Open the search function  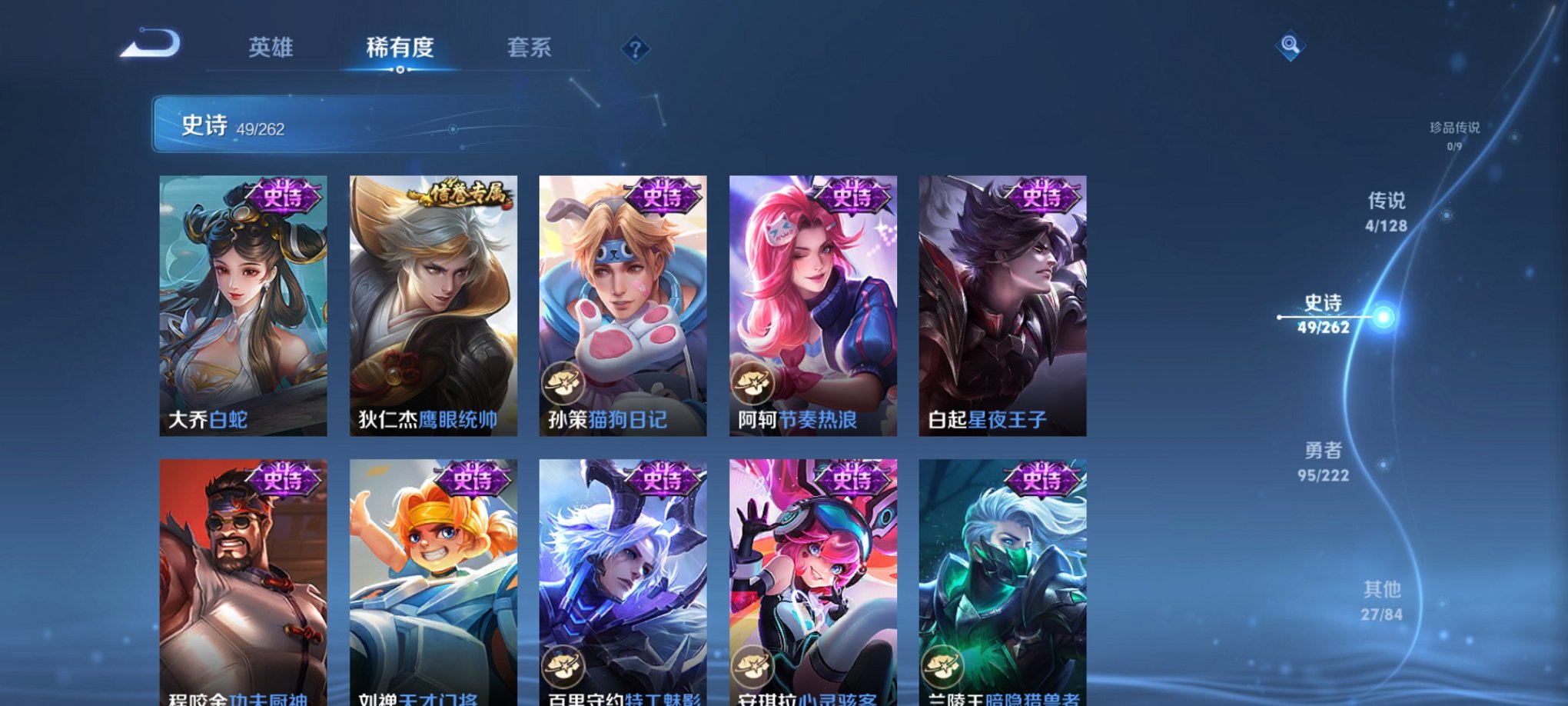pos(1289,46)
